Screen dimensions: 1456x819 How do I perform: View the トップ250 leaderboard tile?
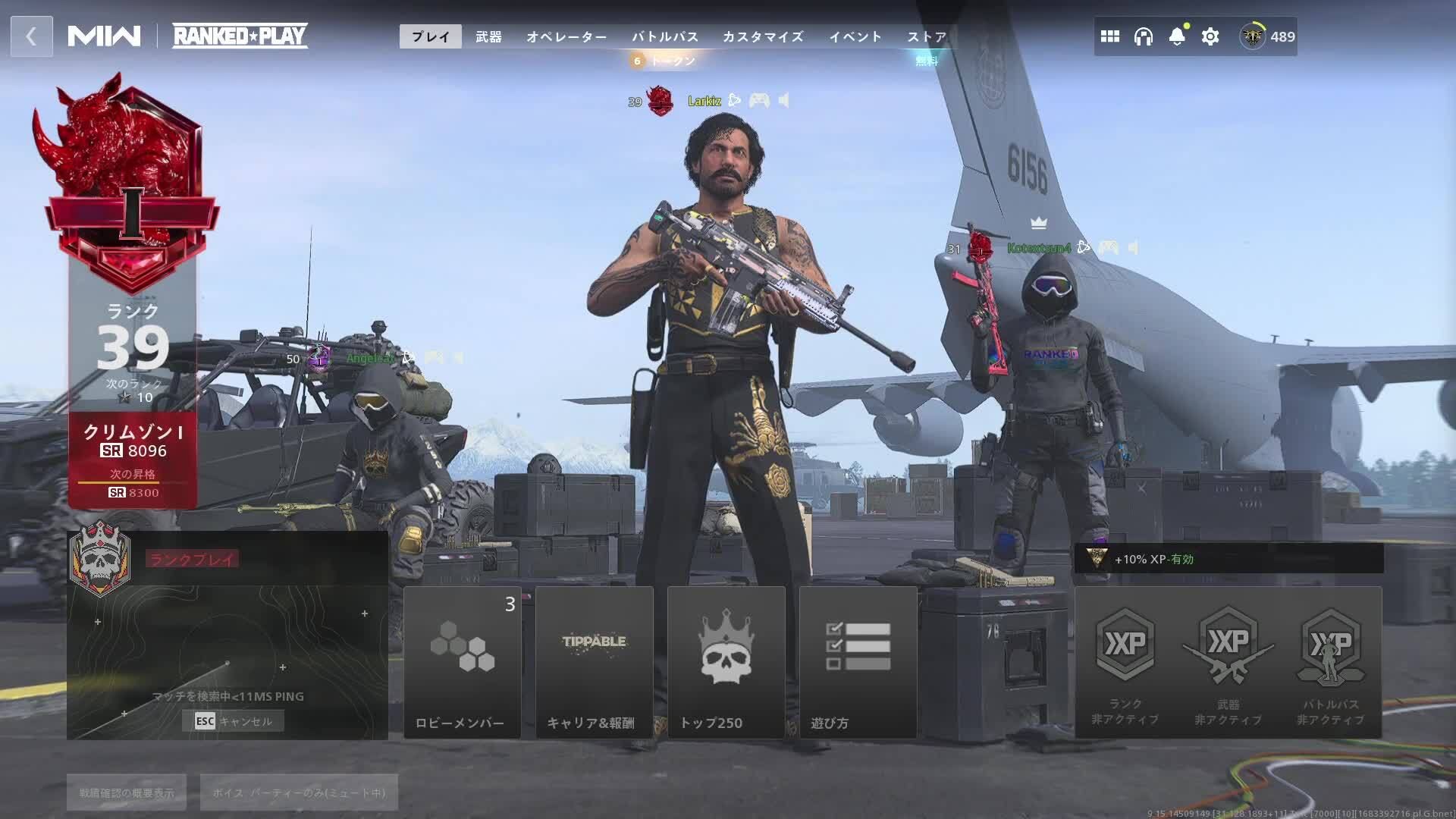click(726, 662)
